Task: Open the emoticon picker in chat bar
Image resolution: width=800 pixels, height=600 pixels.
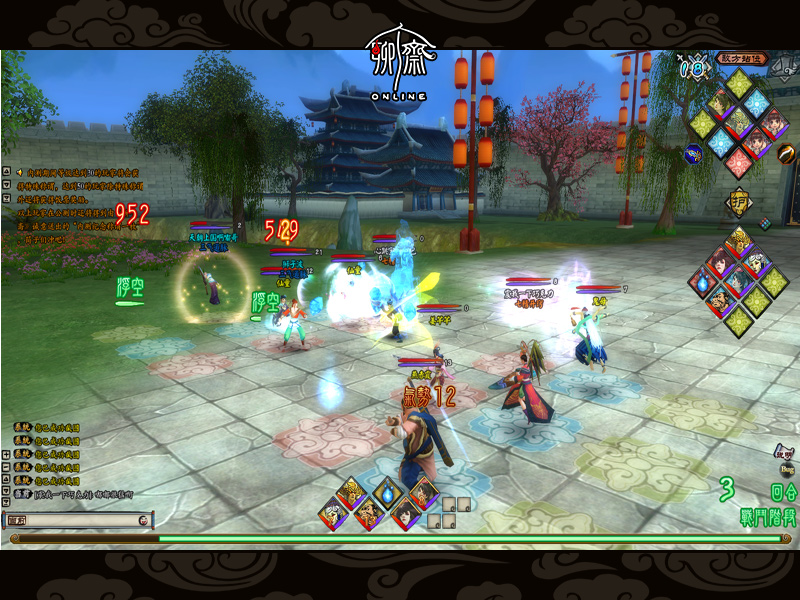Action: (x=145, y=520)
